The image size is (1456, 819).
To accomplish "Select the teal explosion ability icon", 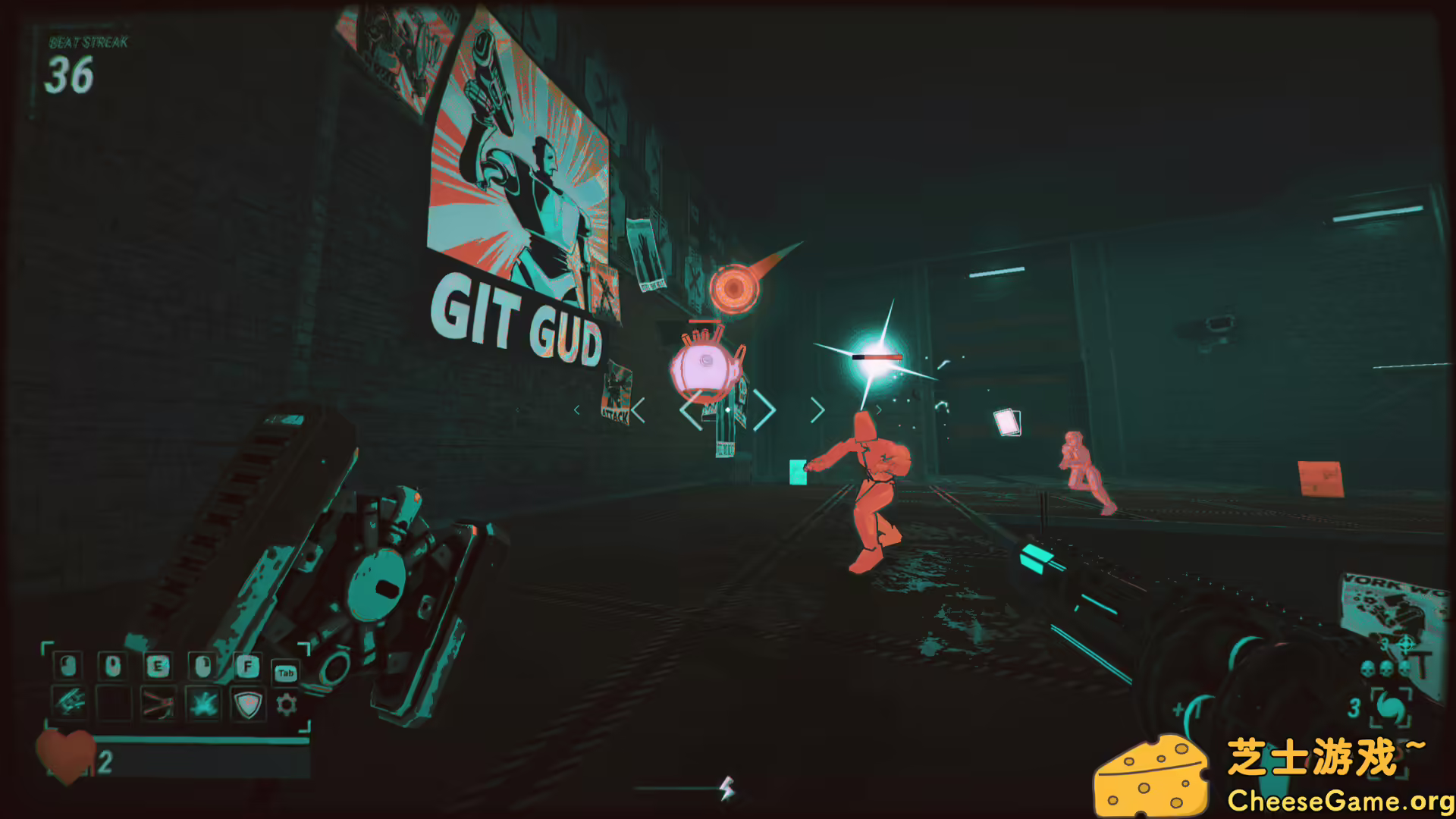I will (202, 704).
